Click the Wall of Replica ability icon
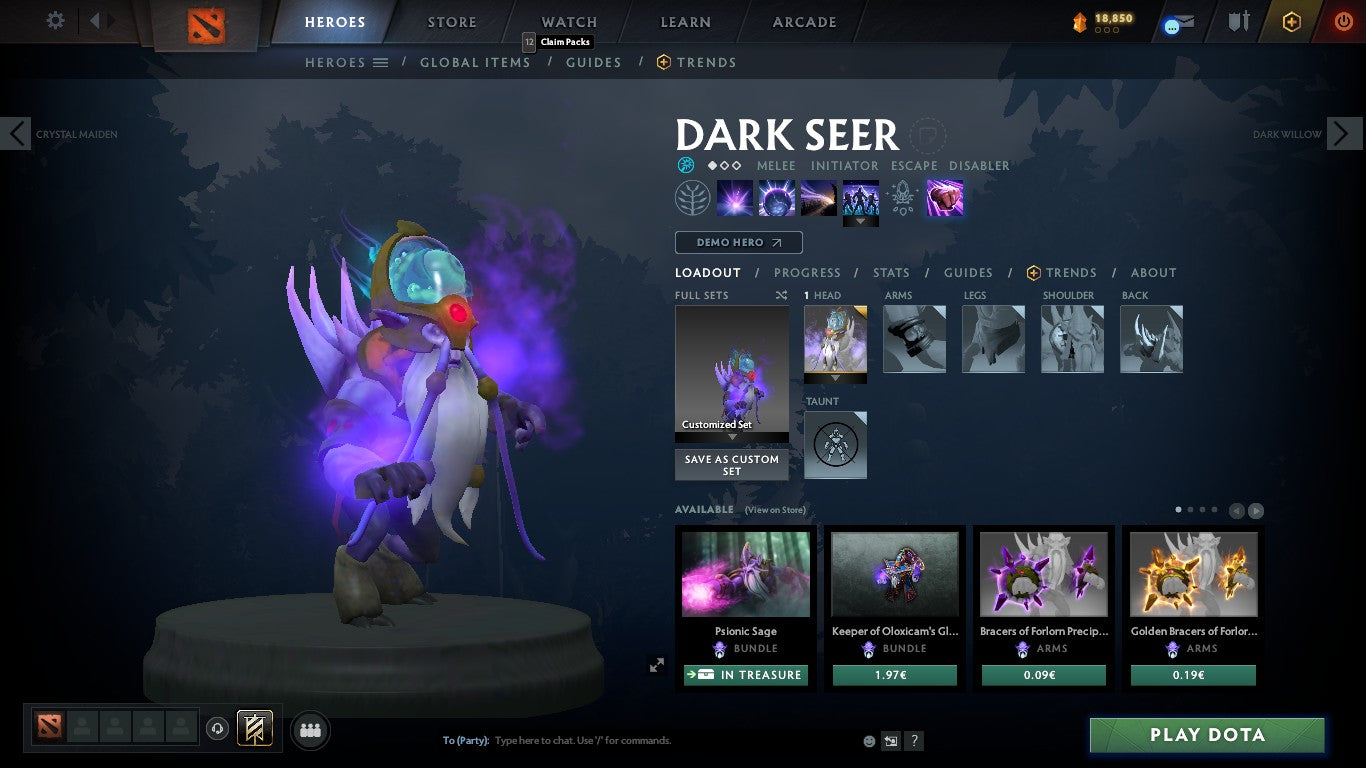The width and height of the screenshot is (1366, 768). 861,197
